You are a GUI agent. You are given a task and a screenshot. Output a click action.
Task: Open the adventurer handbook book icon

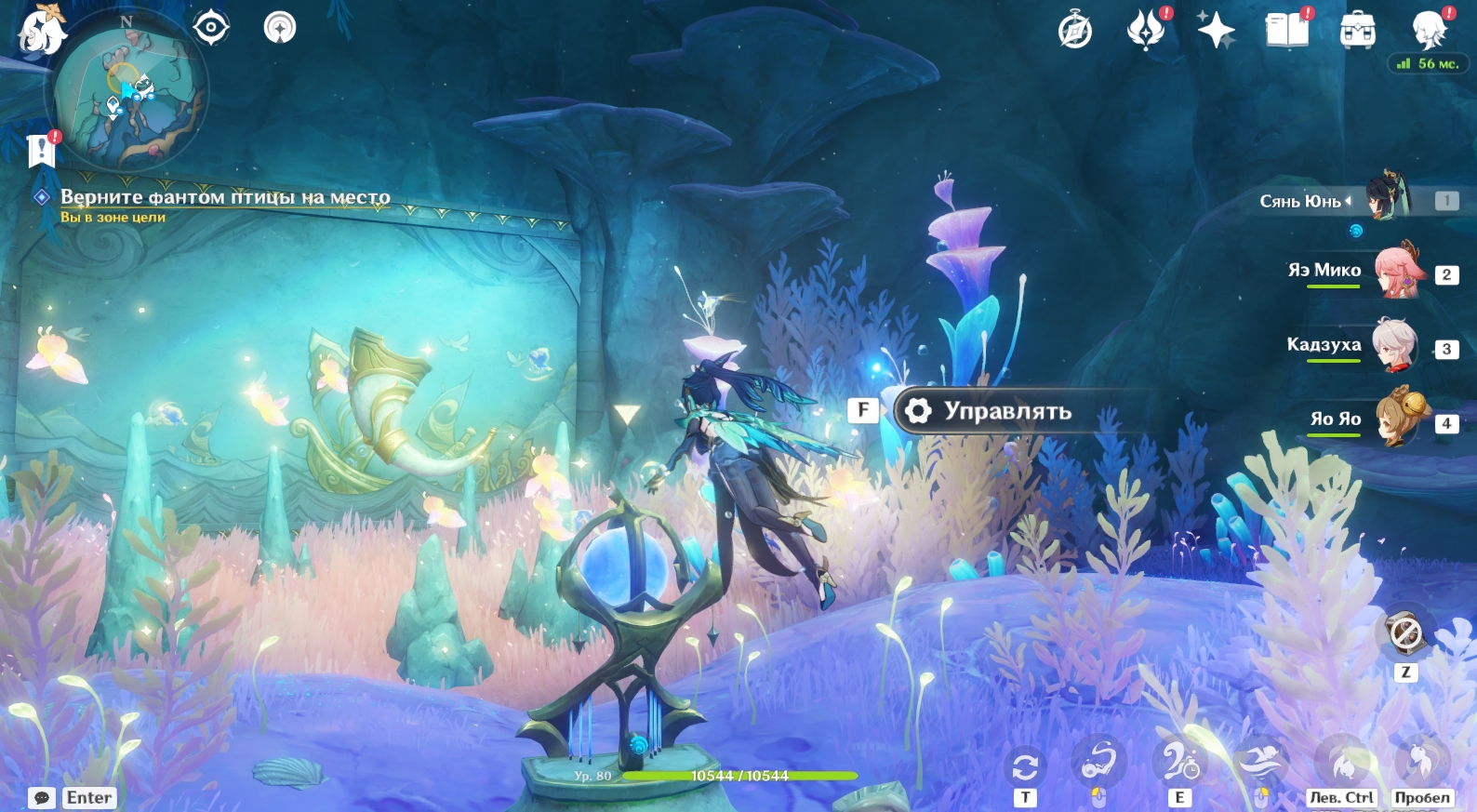pyautogui.click(x=1287, y=30)
